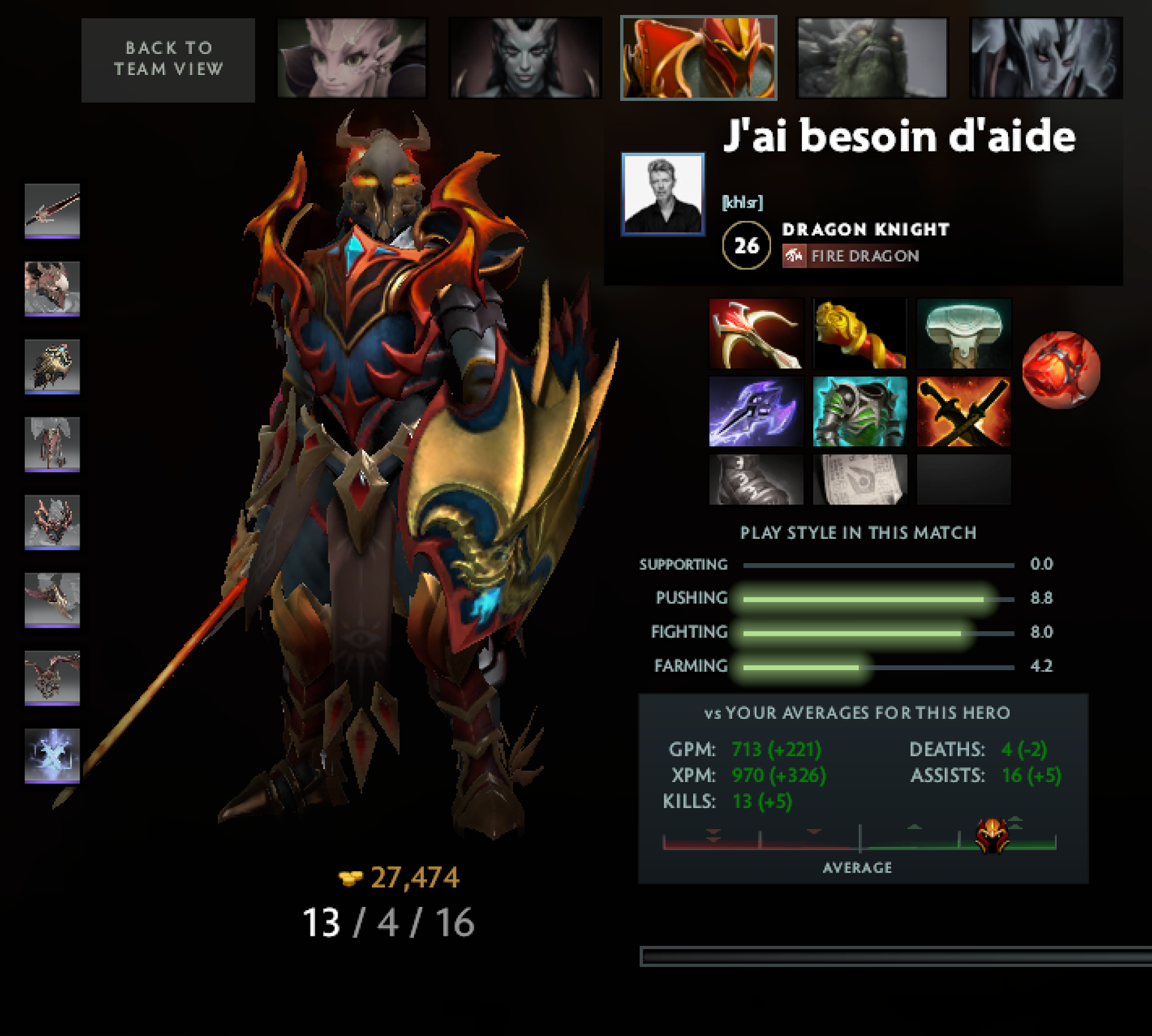The width and height of the screenshot is (1152, 1036).
Task: Click the Pushing playstyle bar
Action: pos(862,598)
